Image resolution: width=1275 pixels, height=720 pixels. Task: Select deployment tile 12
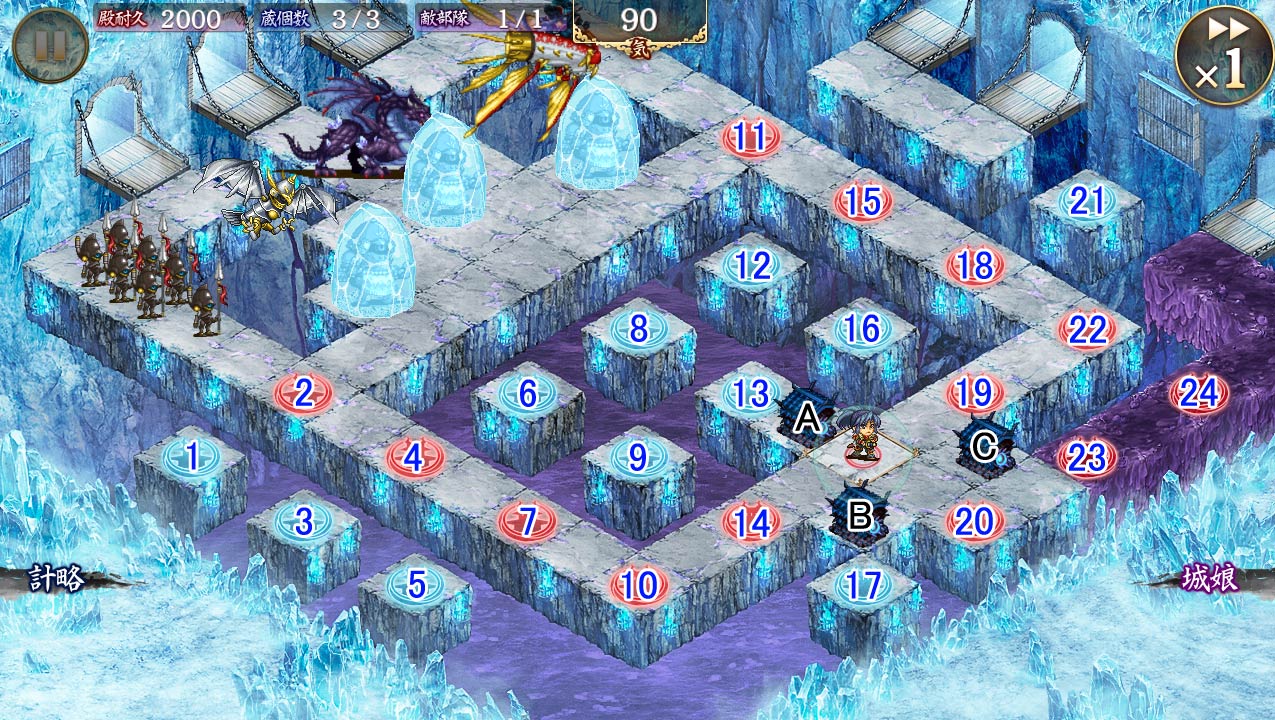point(752,266)
